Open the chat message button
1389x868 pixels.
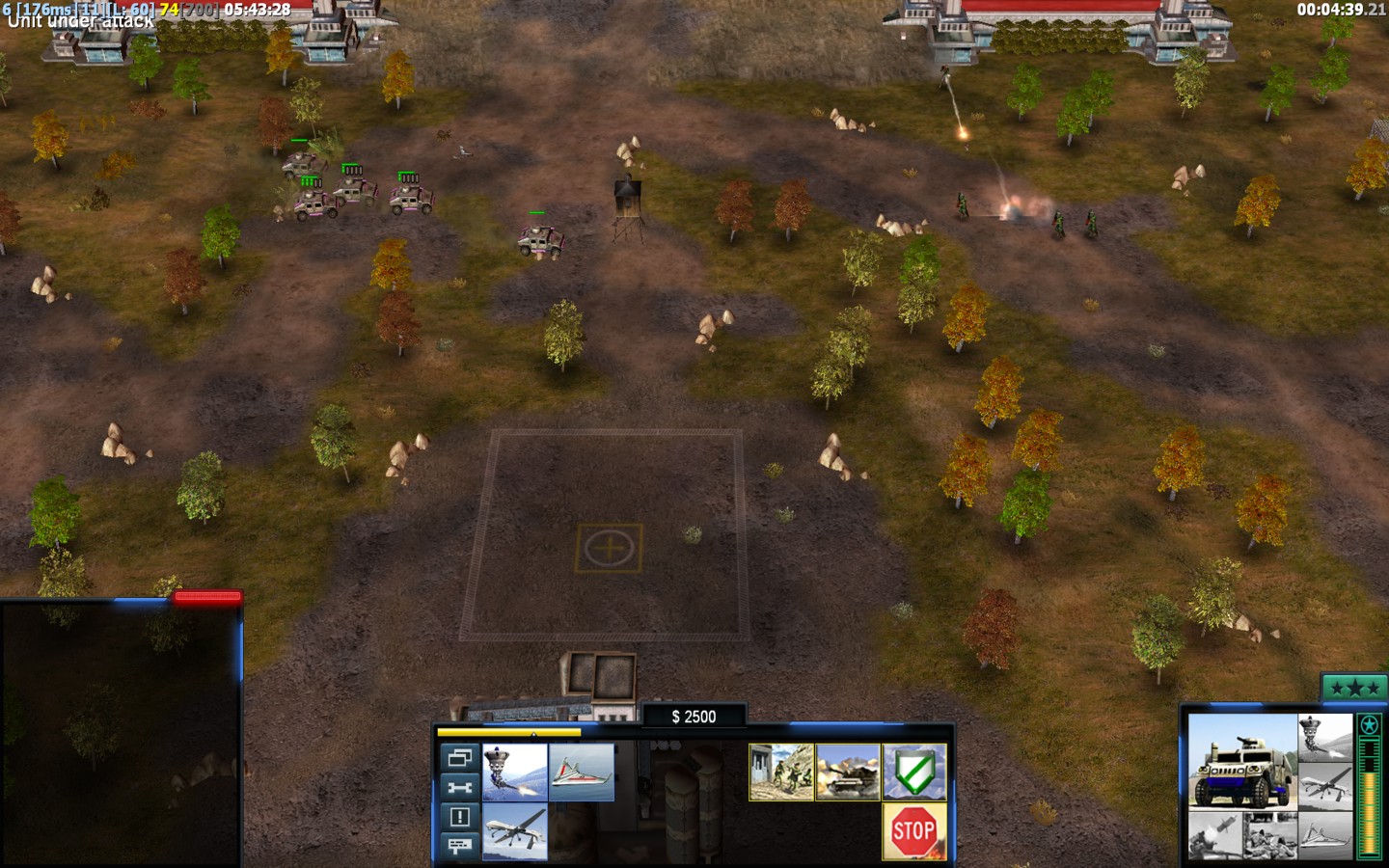(459, 846)
